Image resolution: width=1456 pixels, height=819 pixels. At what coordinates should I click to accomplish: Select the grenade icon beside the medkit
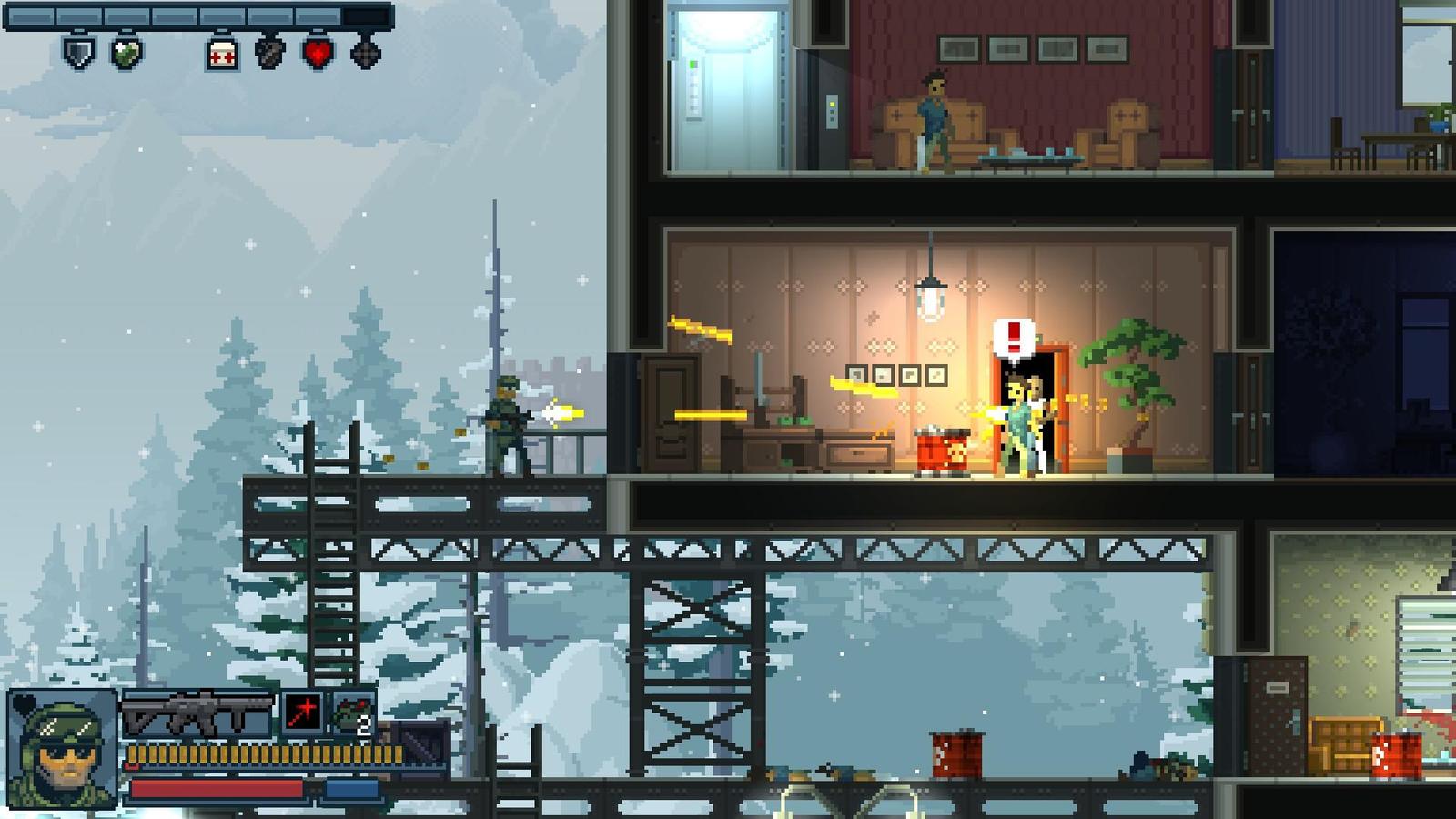(270, 53)
